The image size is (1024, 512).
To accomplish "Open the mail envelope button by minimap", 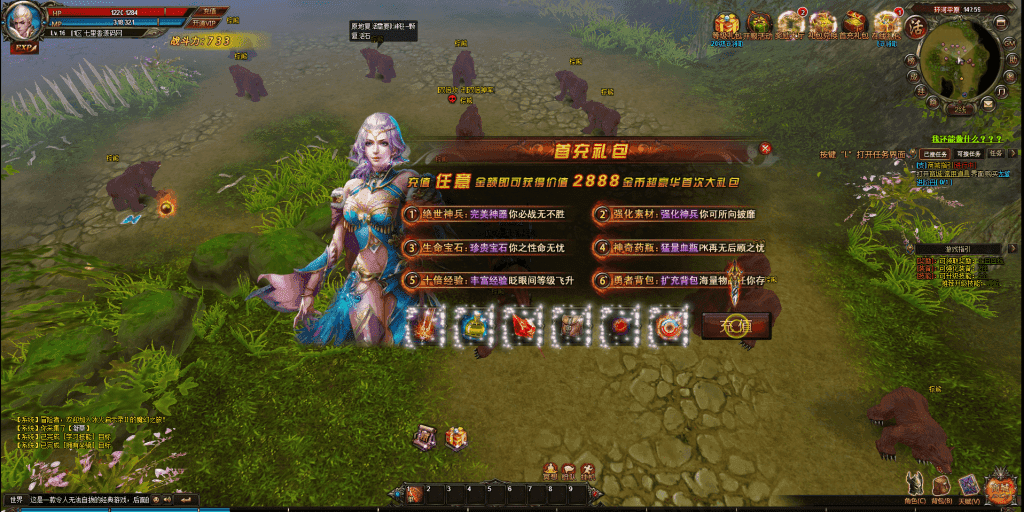I will (x=988, y=103).
